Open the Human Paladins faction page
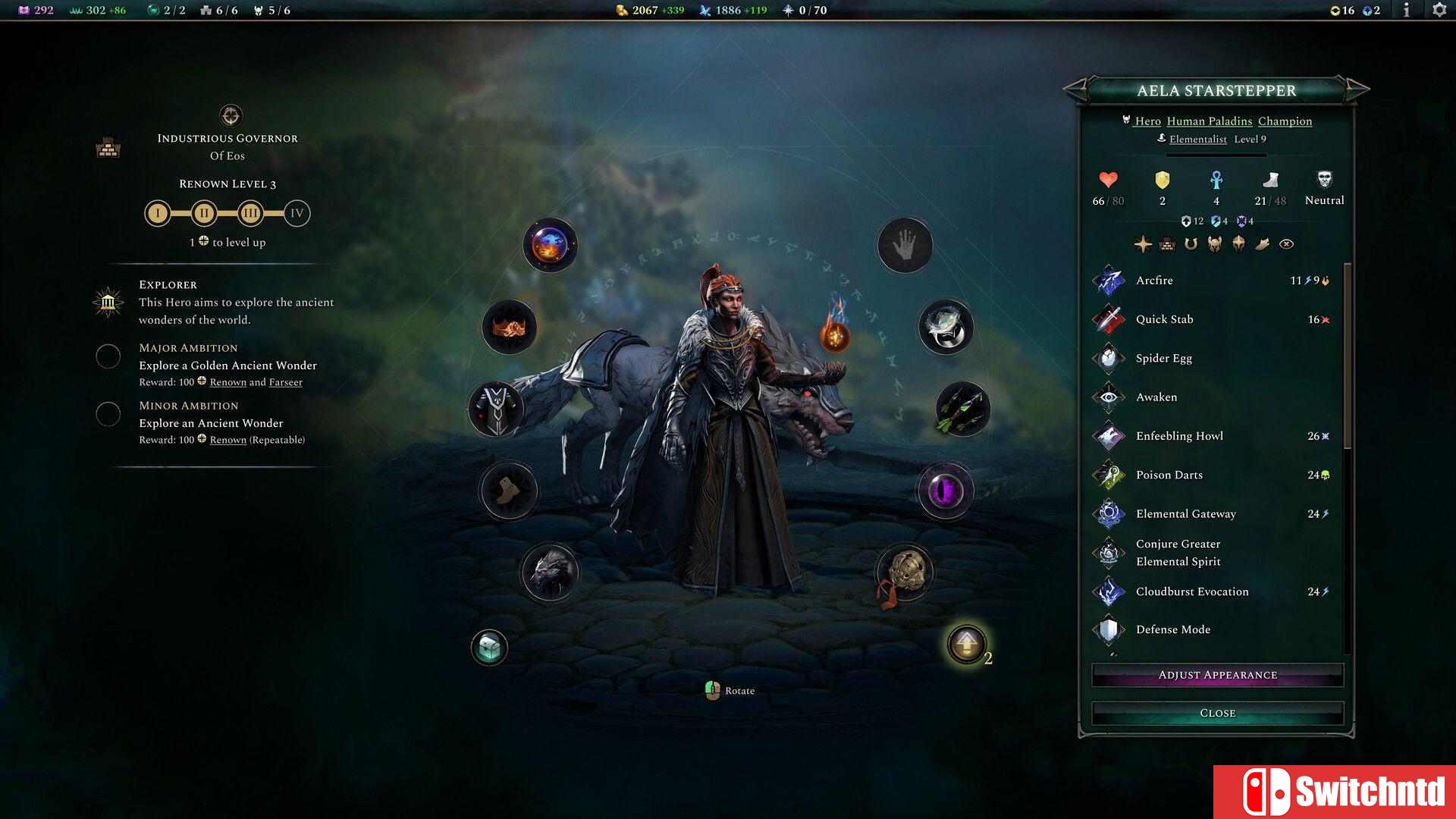1456x819 pixels. click(1211, 121)
